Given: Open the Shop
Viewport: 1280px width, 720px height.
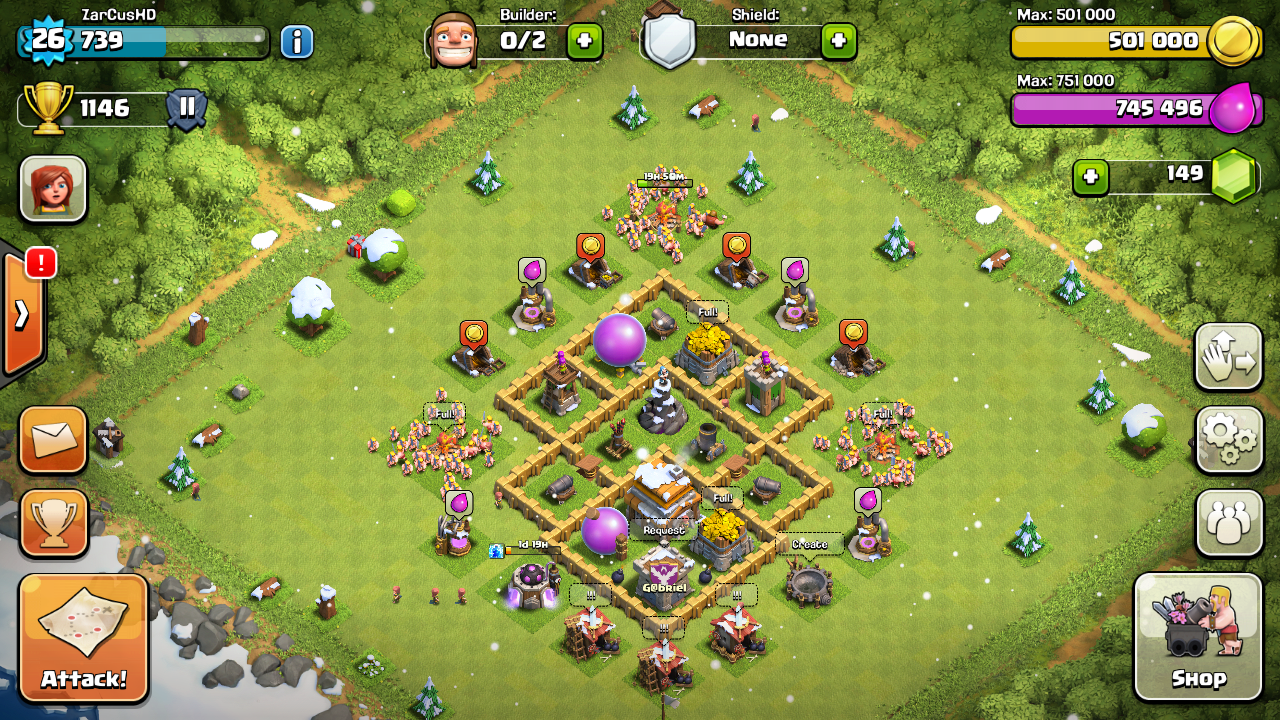Looking at the screenshot, I should click(x=1198, y=637).
